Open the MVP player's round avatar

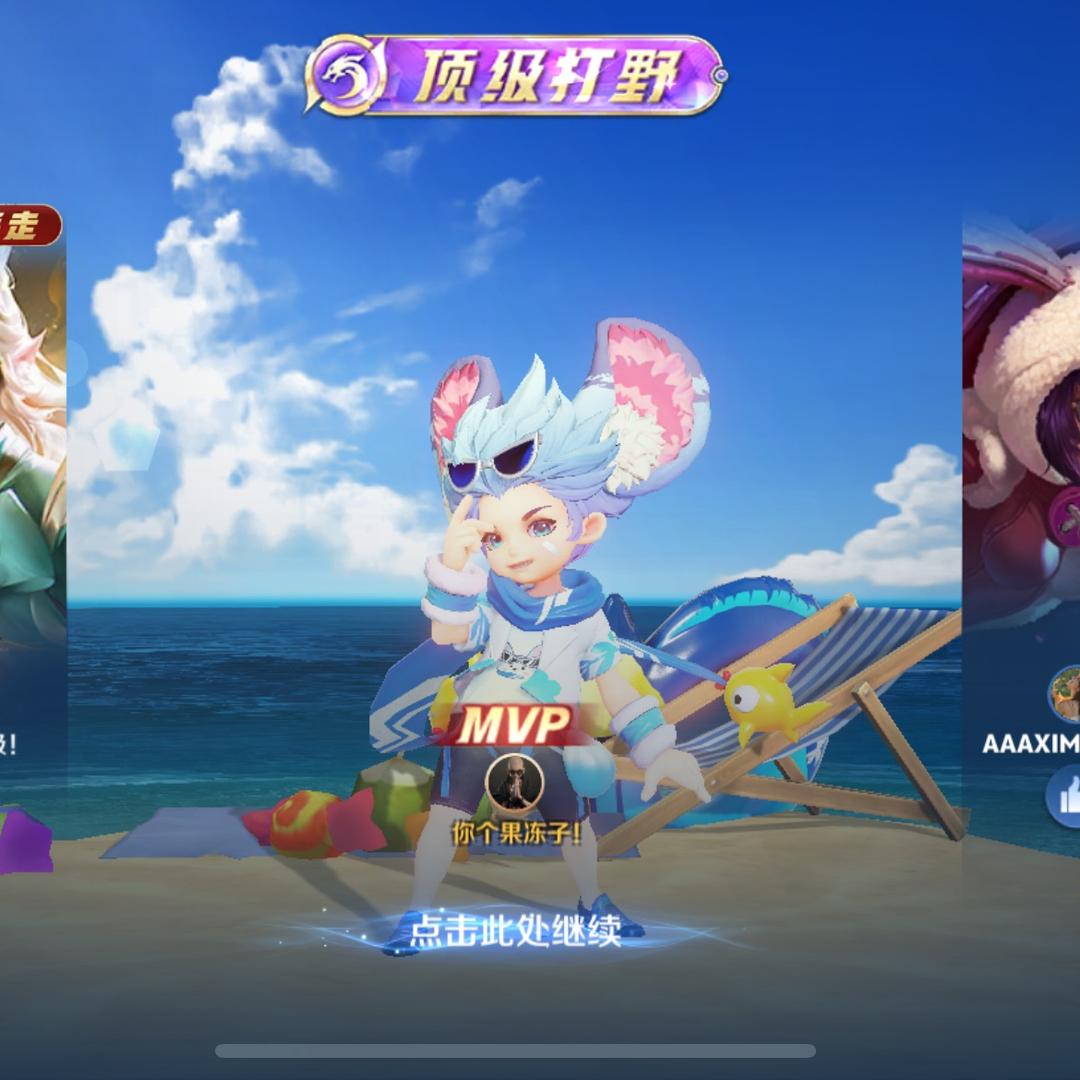click(515, 782)
